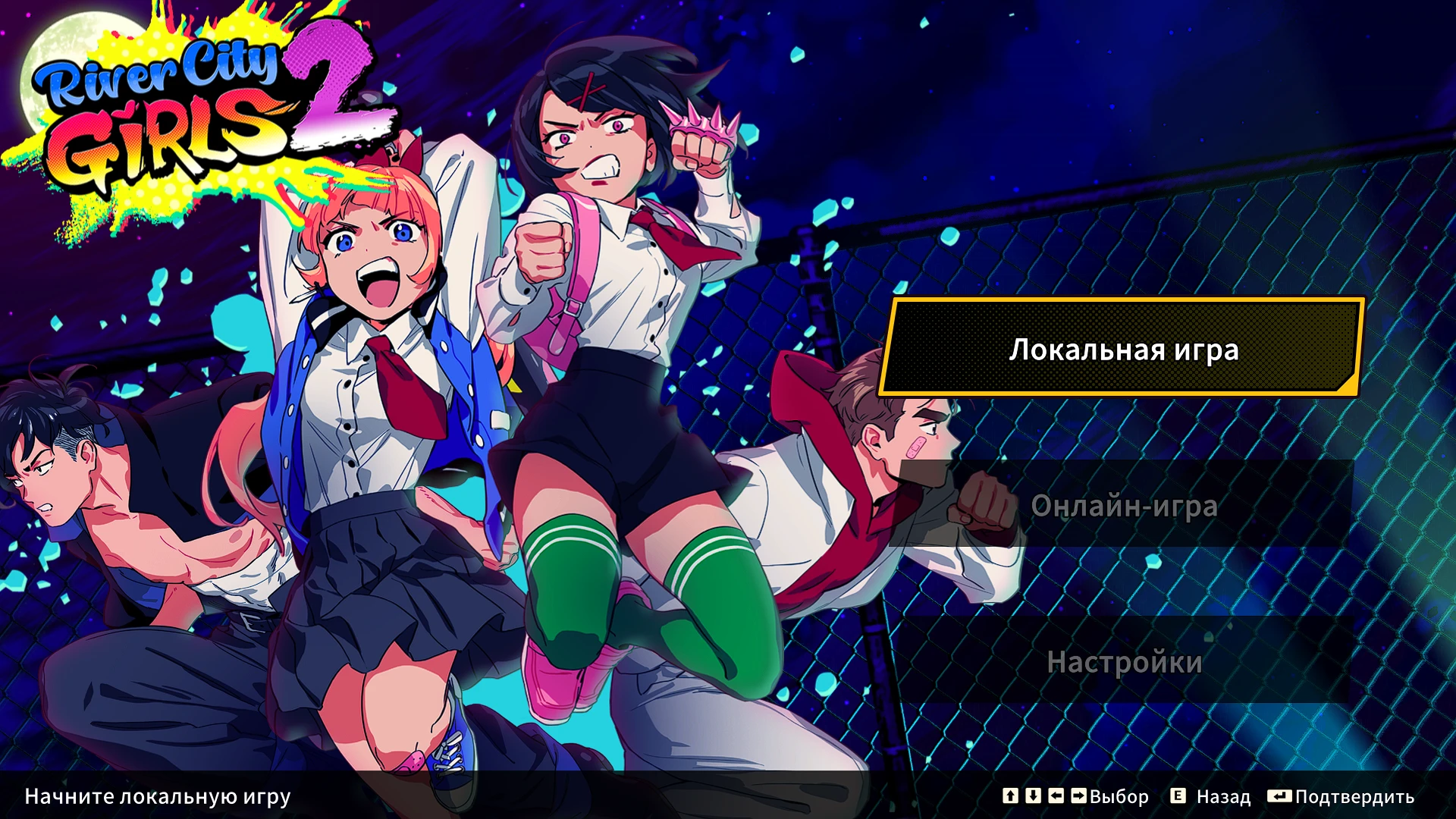Click the right arrow key prompt icon
This screenshot has height=819, width=1456.
pos(1079,797)
